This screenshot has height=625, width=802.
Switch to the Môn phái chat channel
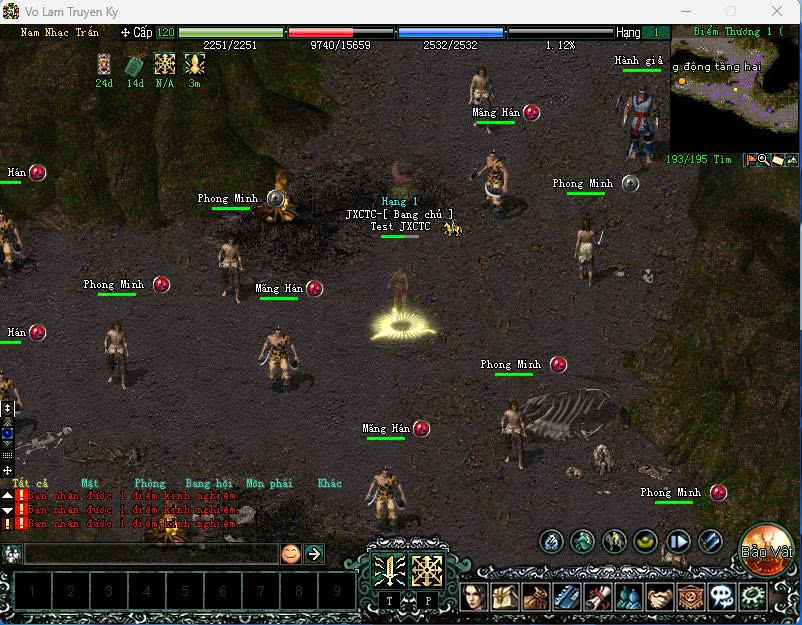tap(269, 483)
